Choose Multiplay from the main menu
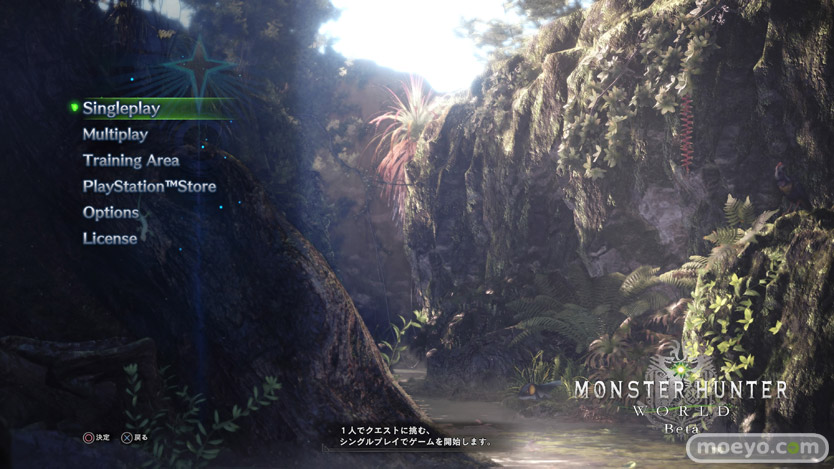 (115, 134)
